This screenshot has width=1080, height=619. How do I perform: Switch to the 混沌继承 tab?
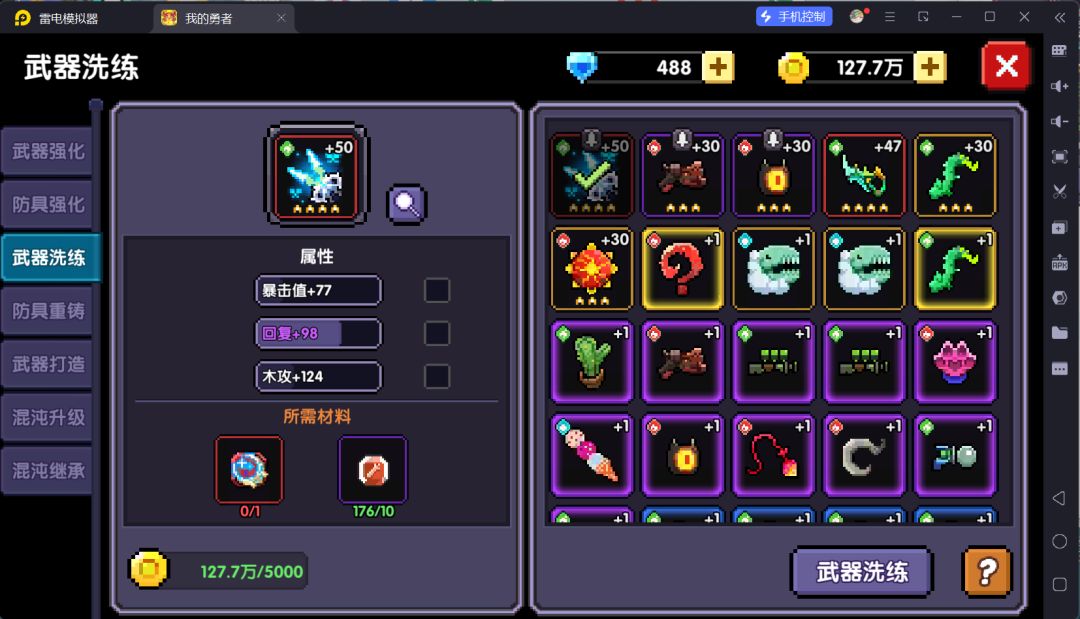(x=48, y=470)
